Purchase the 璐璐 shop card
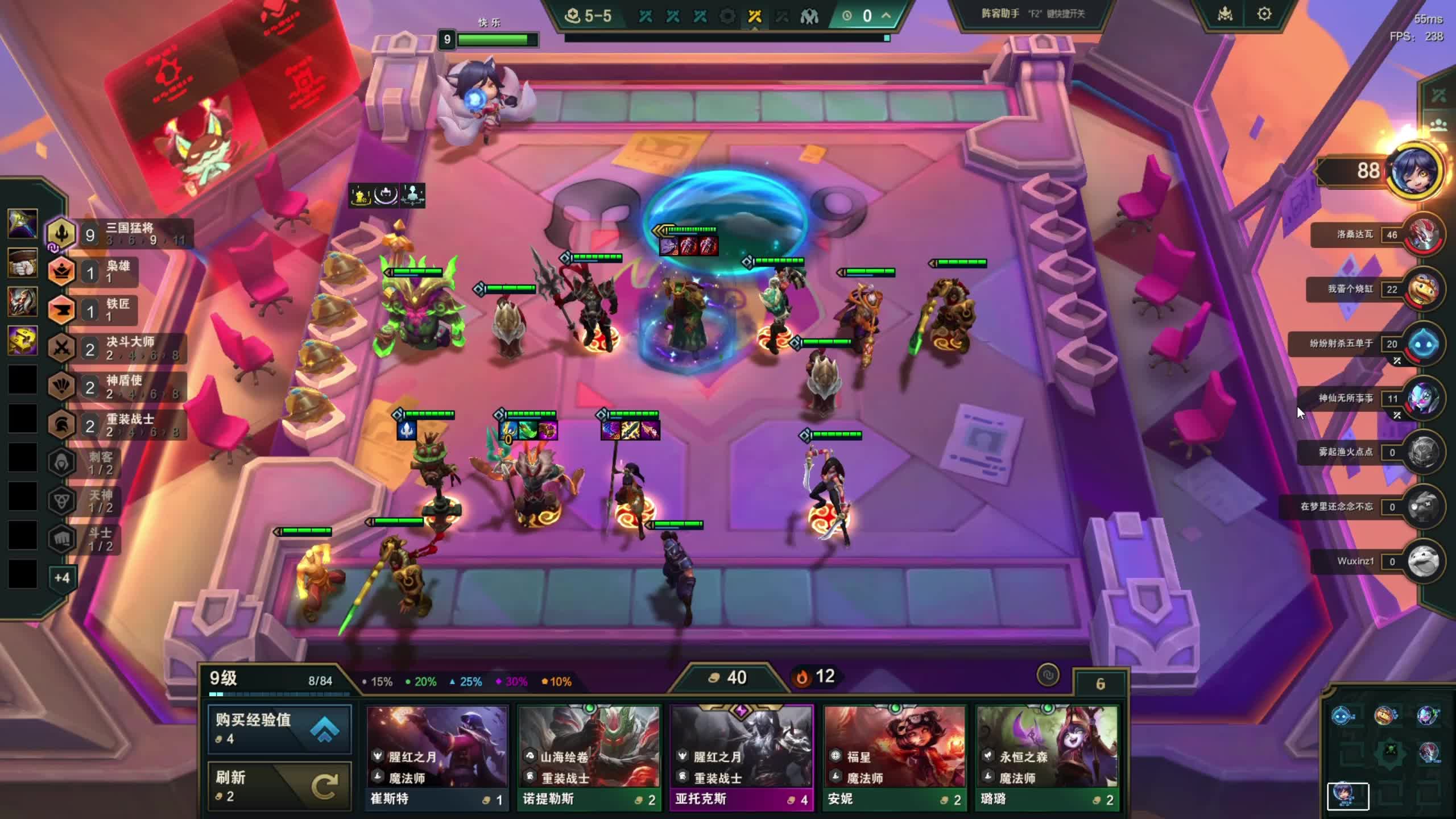The image size is (1456, 819). (1047, 757)
